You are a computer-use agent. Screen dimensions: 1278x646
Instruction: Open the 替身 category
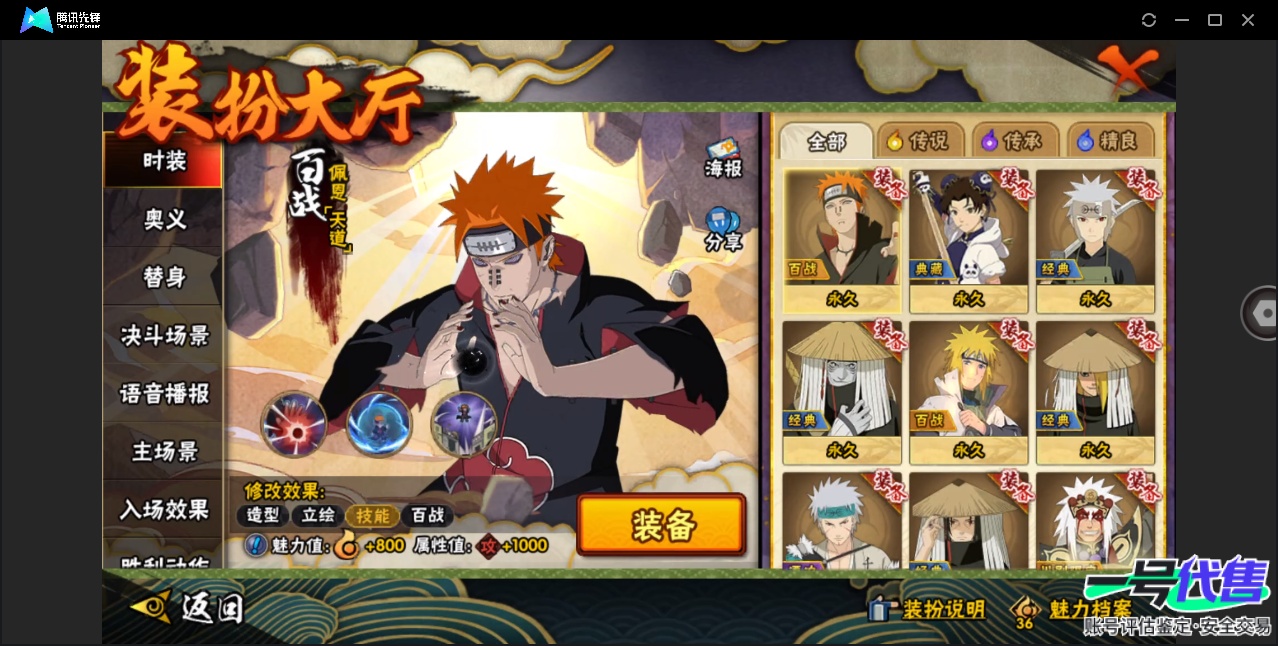click(163, 277)
